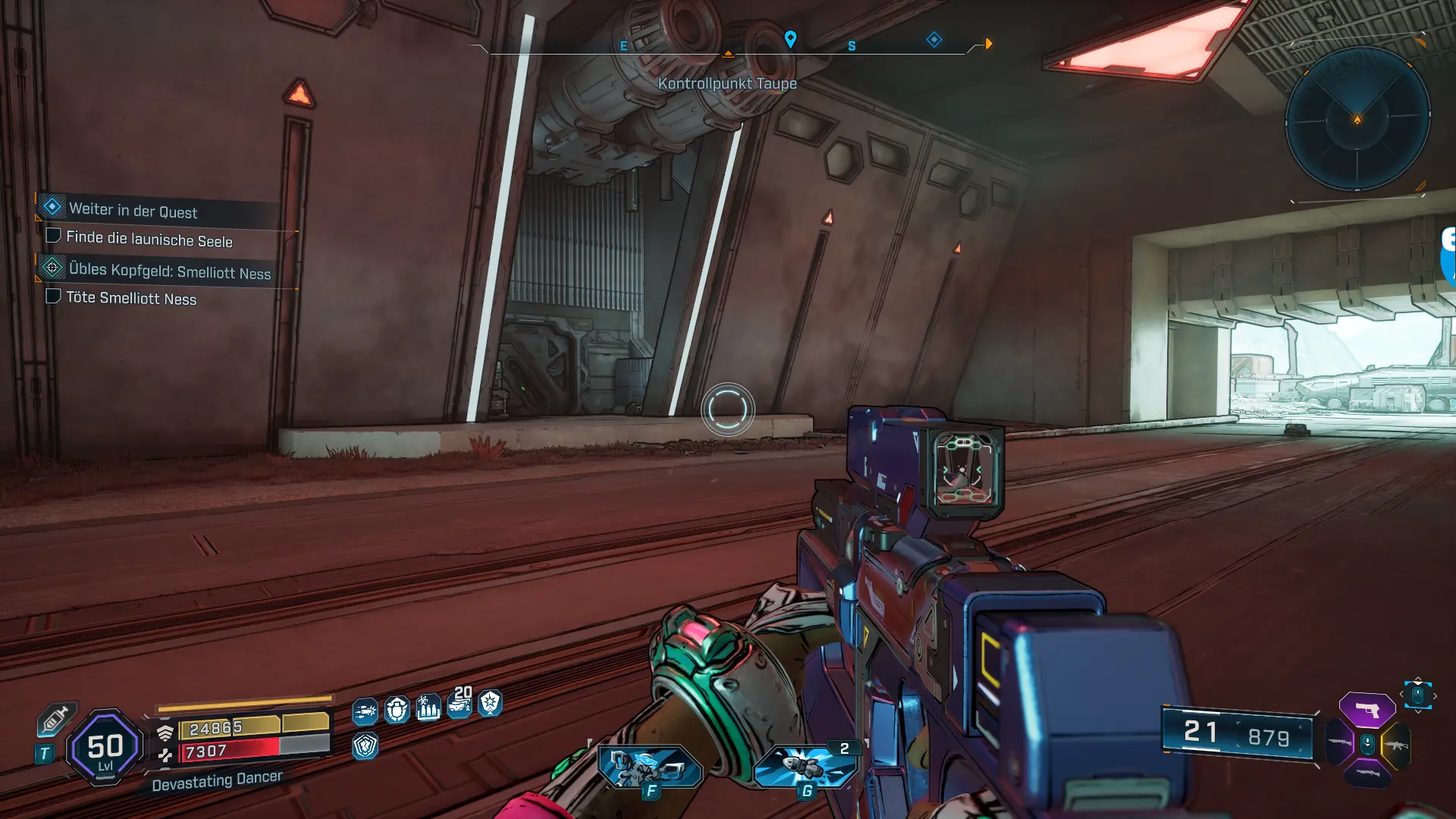Inspect the biohazard ammo buff icon
The image size is (1456, 819).
pyautogui.click(x=428, y=708)
